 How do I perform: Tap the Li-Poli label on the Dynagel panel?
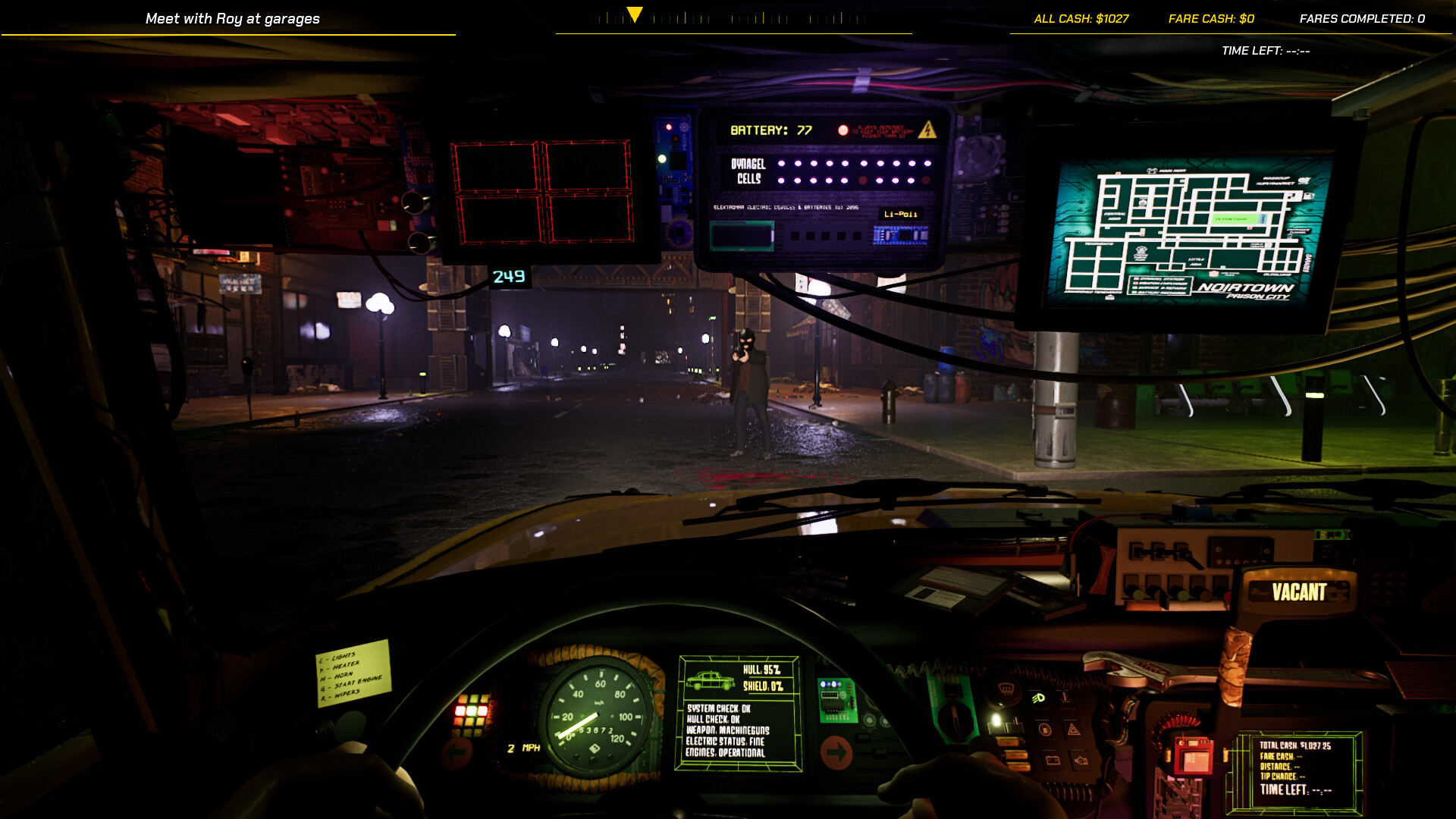(x=899, y=215)
